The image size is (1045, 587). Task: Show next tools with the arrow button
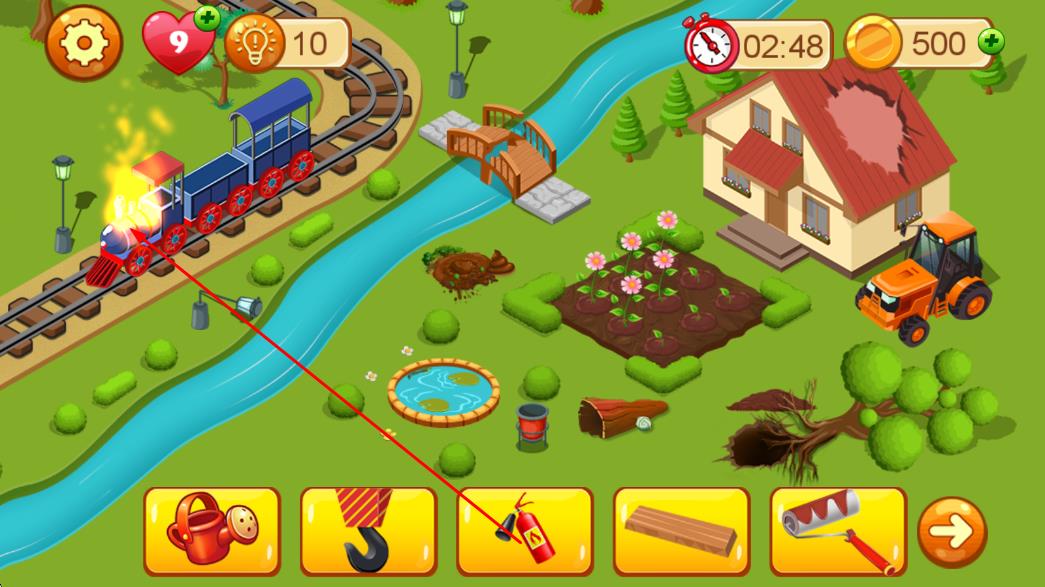click(952, 532)
